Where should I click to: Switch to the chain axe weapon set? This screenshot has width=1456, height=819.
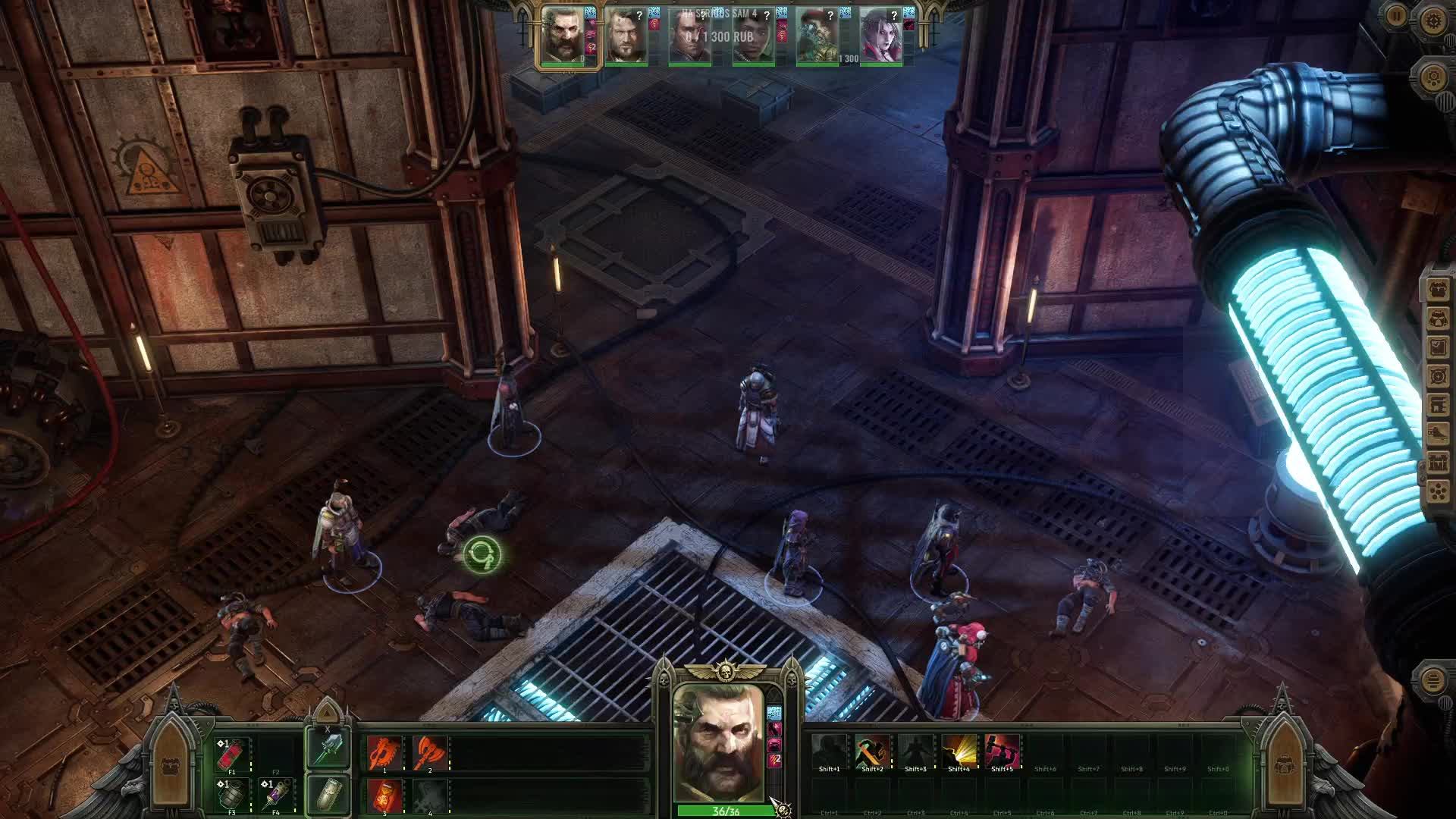click(x=328, y=749)
